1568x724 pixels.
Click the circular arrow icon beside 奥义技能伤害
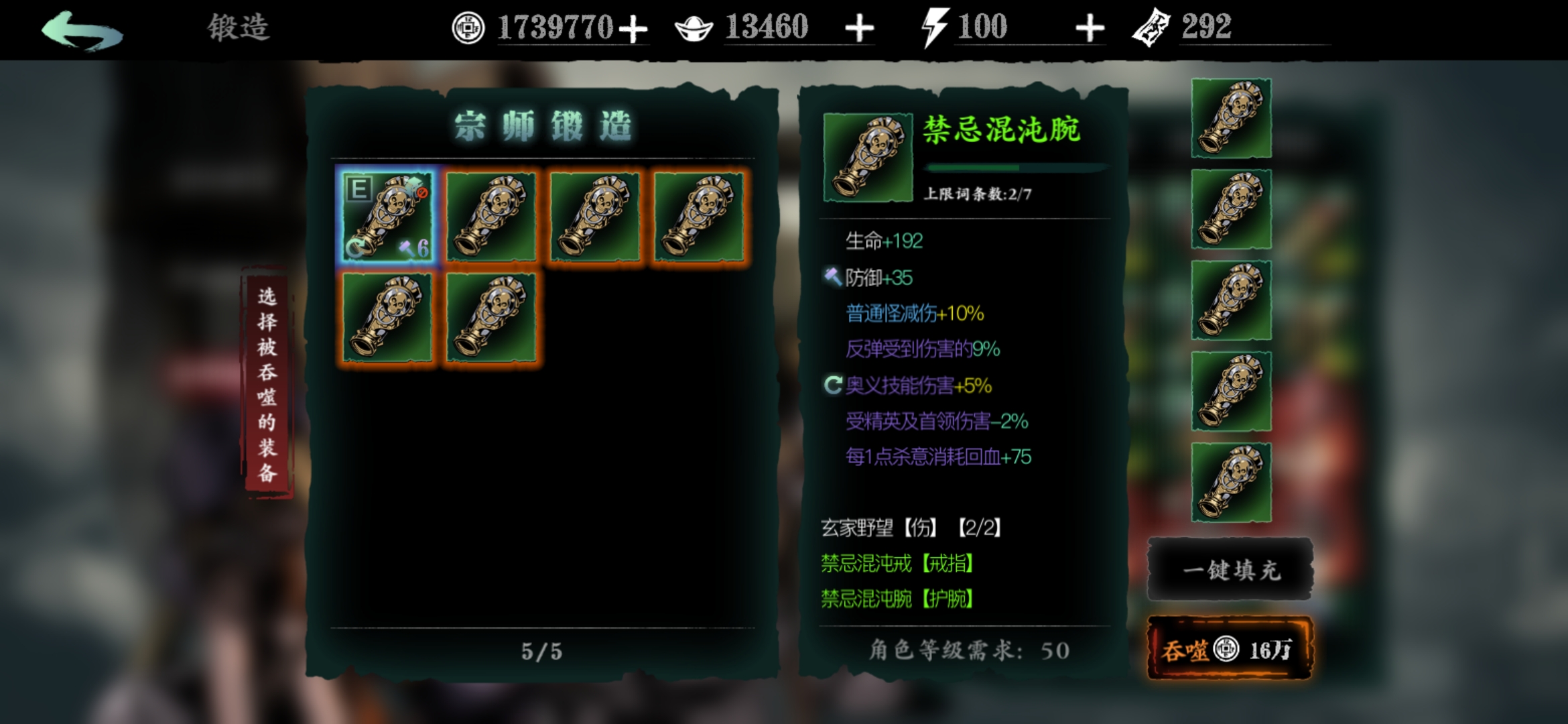(834, 385)
